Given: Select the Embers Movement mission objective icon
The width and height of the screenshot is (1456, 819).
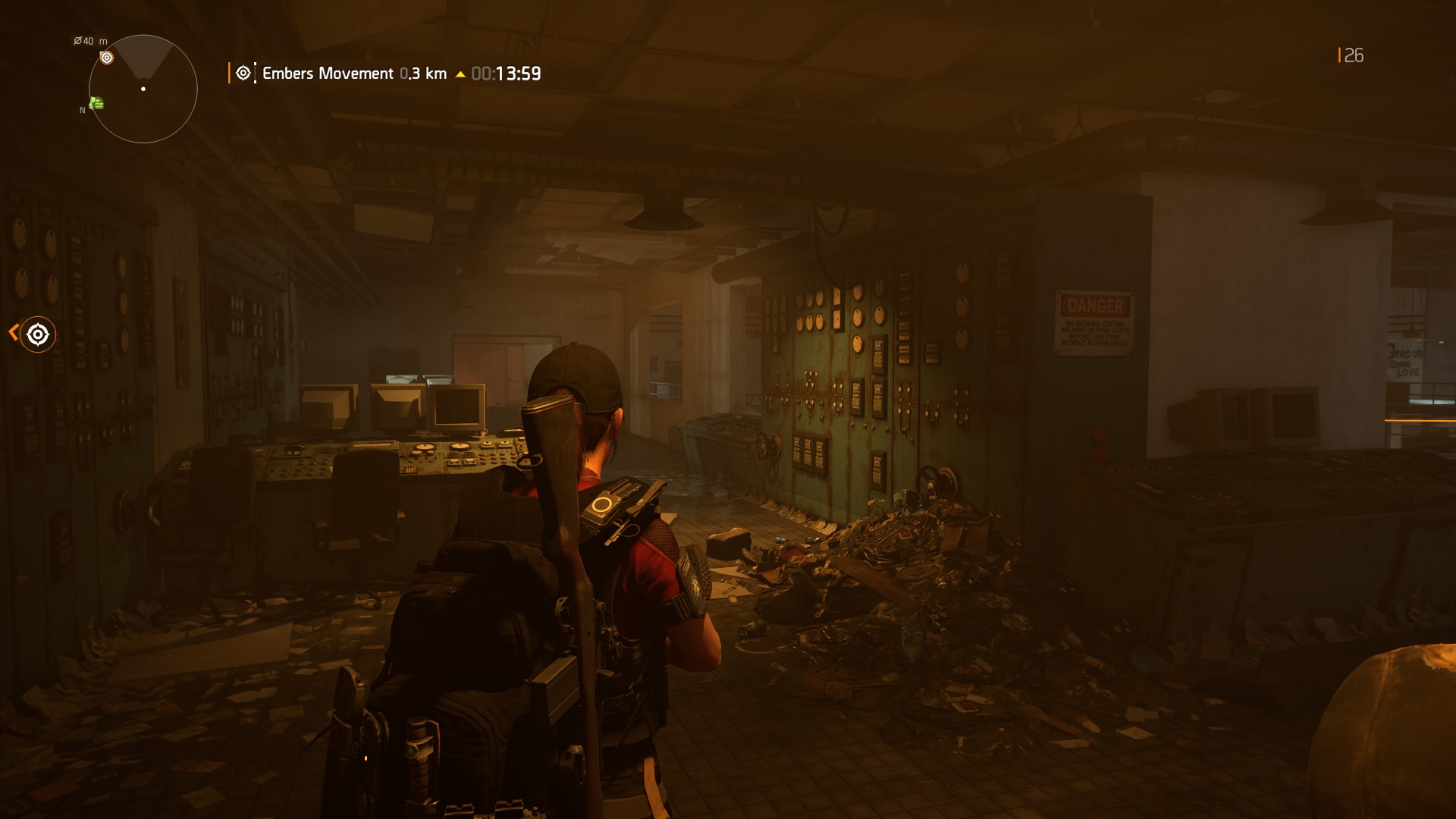Looking at the screenshot, I should coord(243,73).
